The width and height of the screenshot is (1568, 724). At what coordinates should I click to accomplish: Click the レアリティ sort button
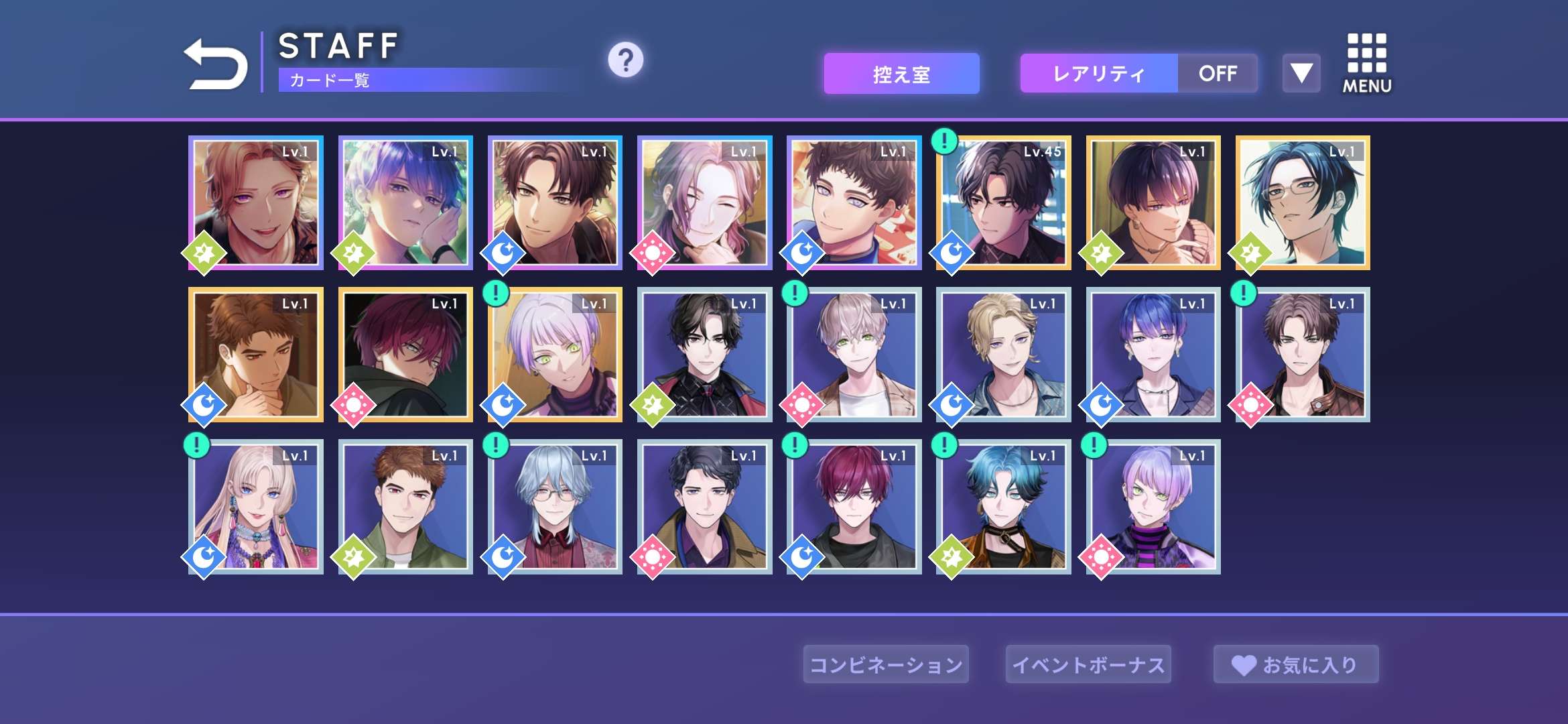click(x=1099, y=74)
